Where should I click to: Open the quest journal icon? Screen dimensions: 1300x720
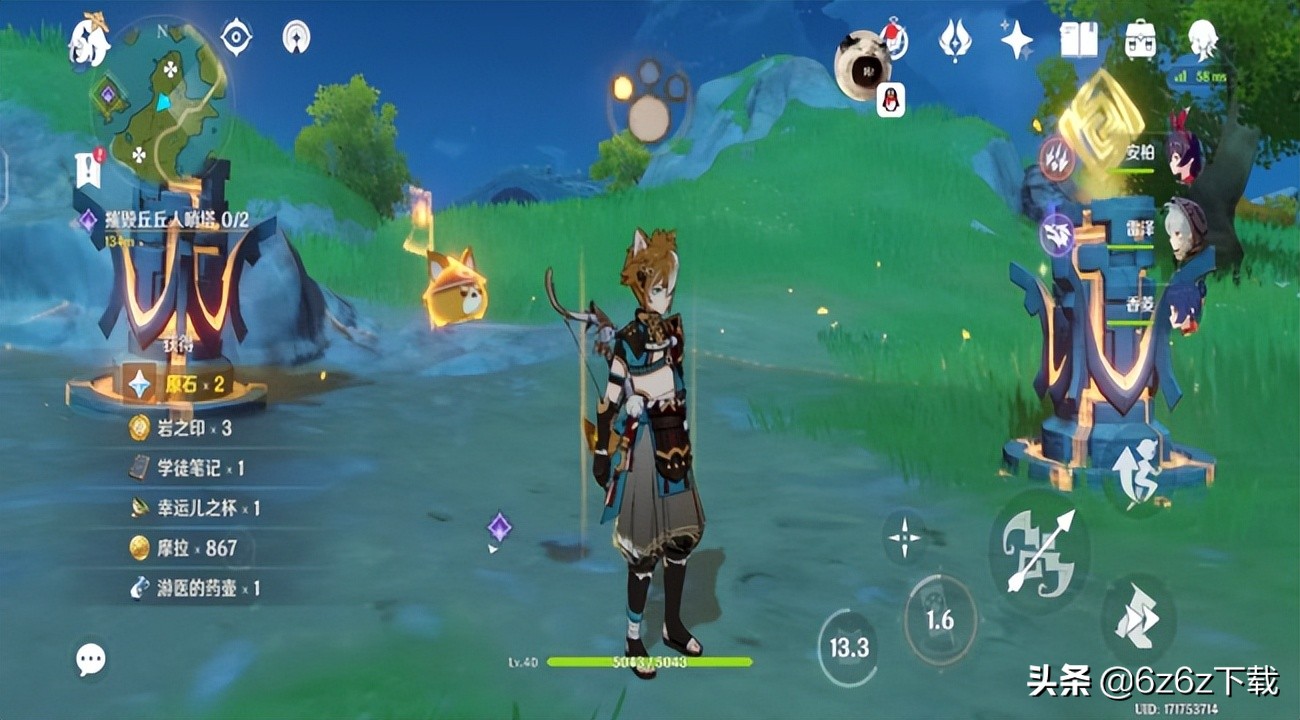click(88, 169)
